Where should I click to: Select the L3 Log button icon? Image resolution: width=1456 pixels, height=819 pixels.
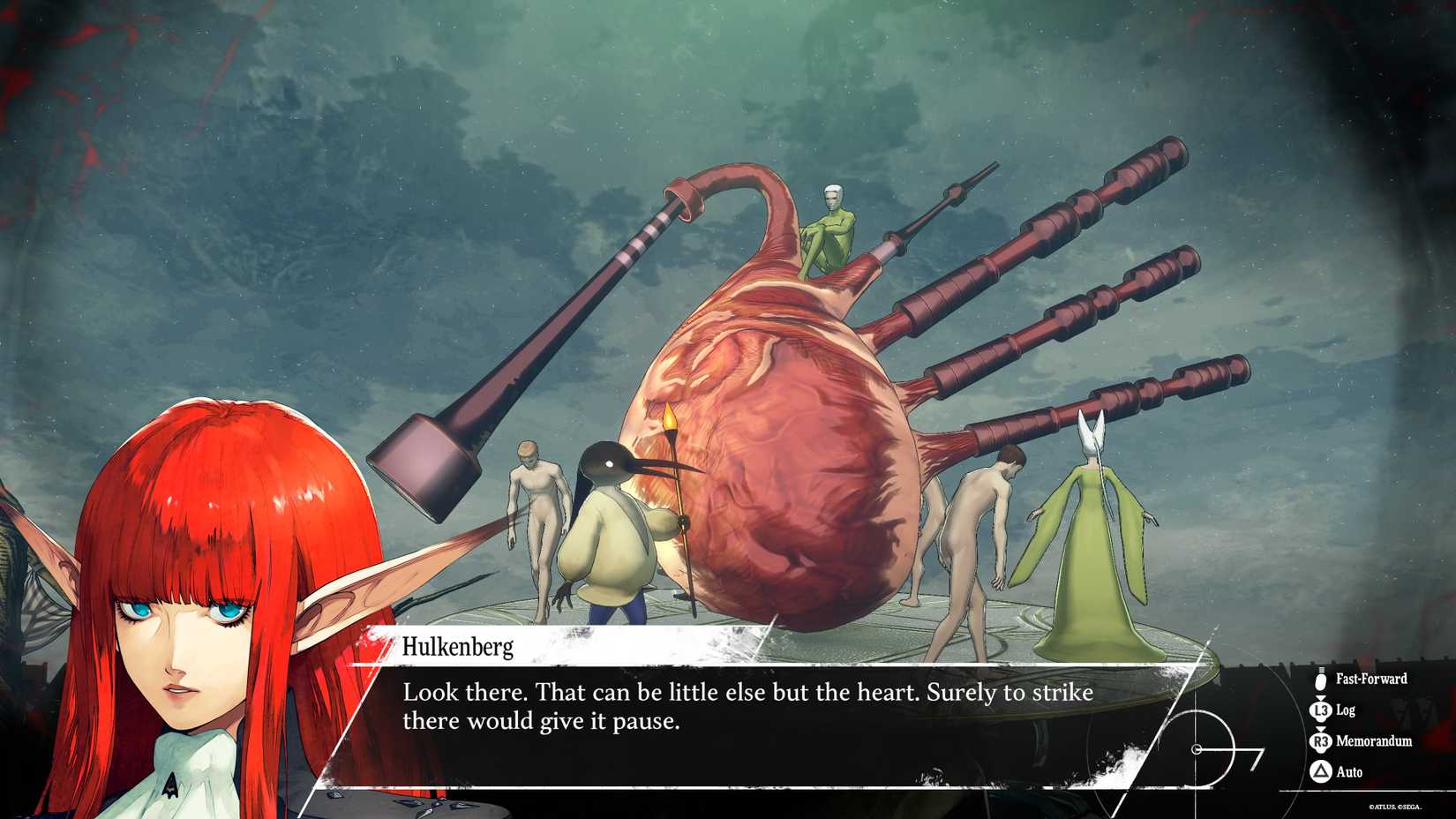(x=1320, y=710)
